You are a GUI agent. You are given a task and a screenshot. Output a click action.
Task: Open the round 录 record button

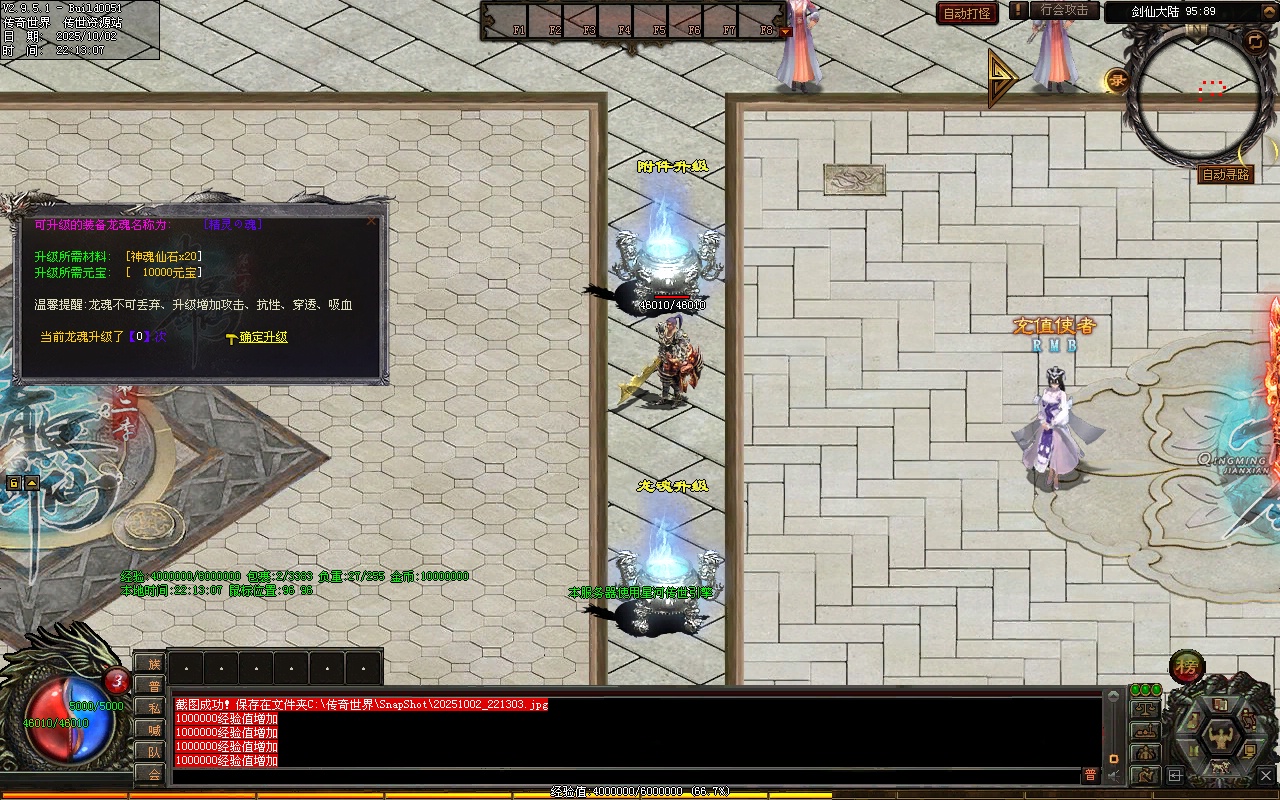click(x=1117, y=80)
